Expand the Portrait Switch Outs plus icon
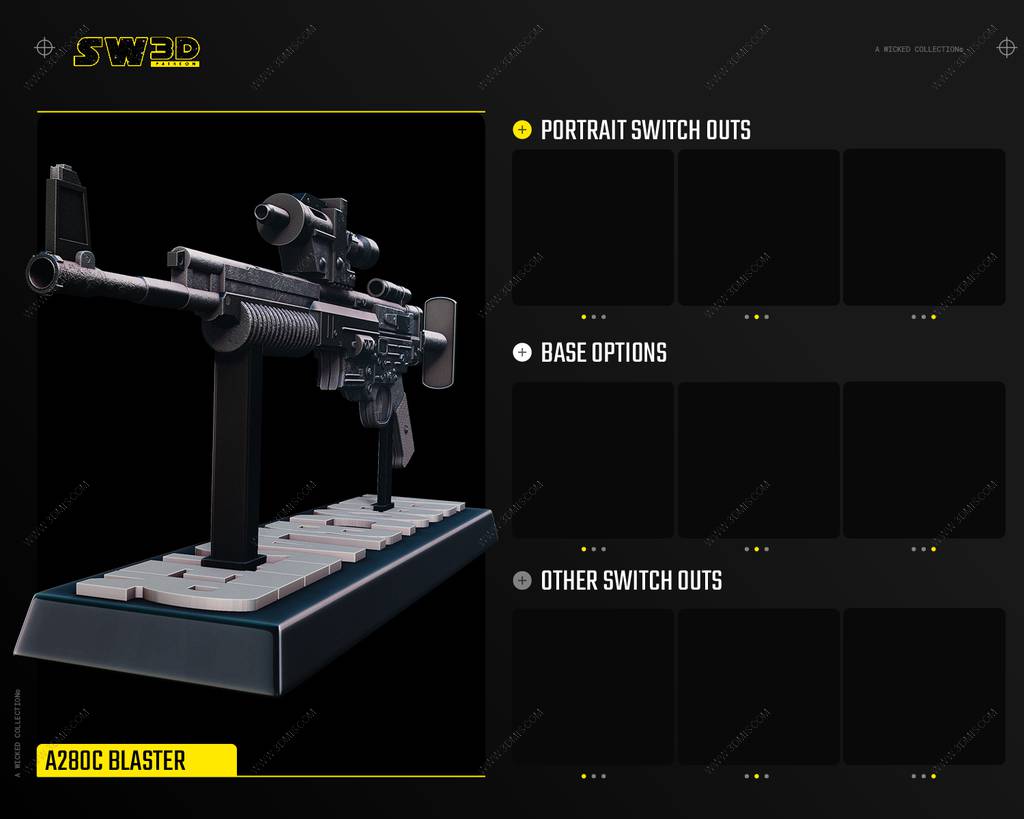This screenshot has width=1024, height=819. click(522, 130)
